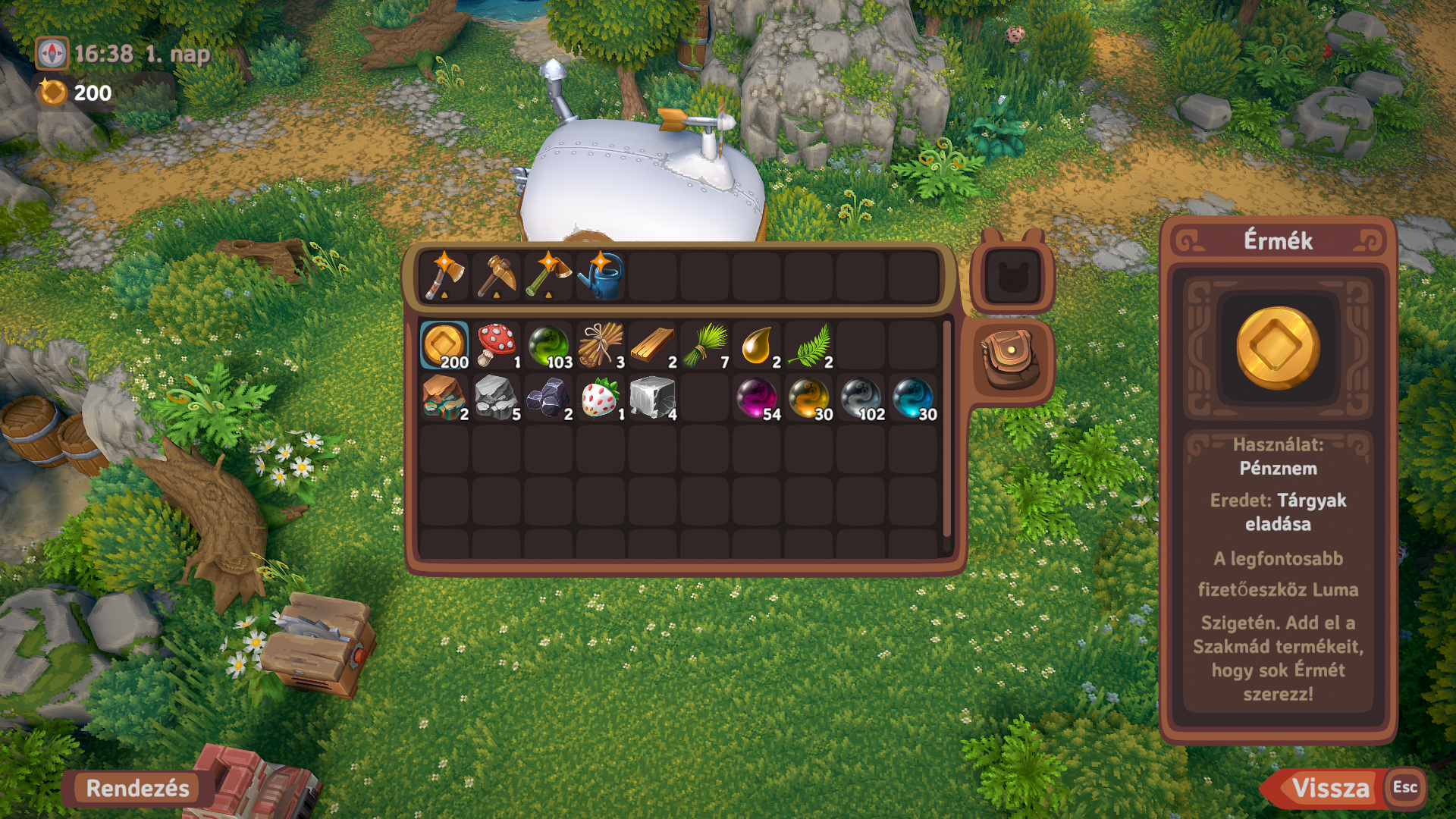Click the Vissza back button
This screenshot has width=1456, height=819.
pyautogui.click(x=1330, y=788)
